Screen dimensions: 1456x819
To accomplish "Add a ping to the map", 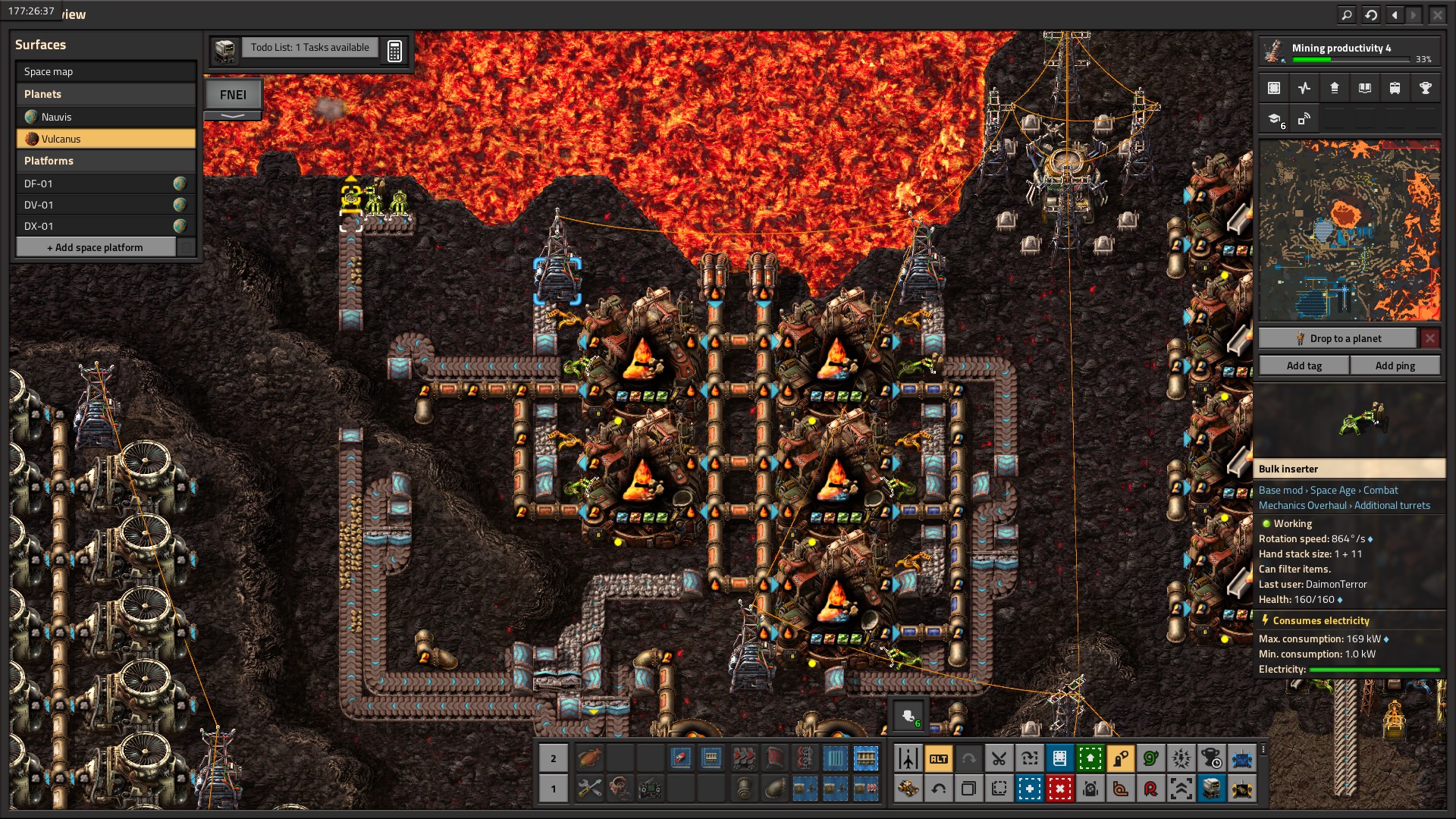I will click(x=1395, y=366).
